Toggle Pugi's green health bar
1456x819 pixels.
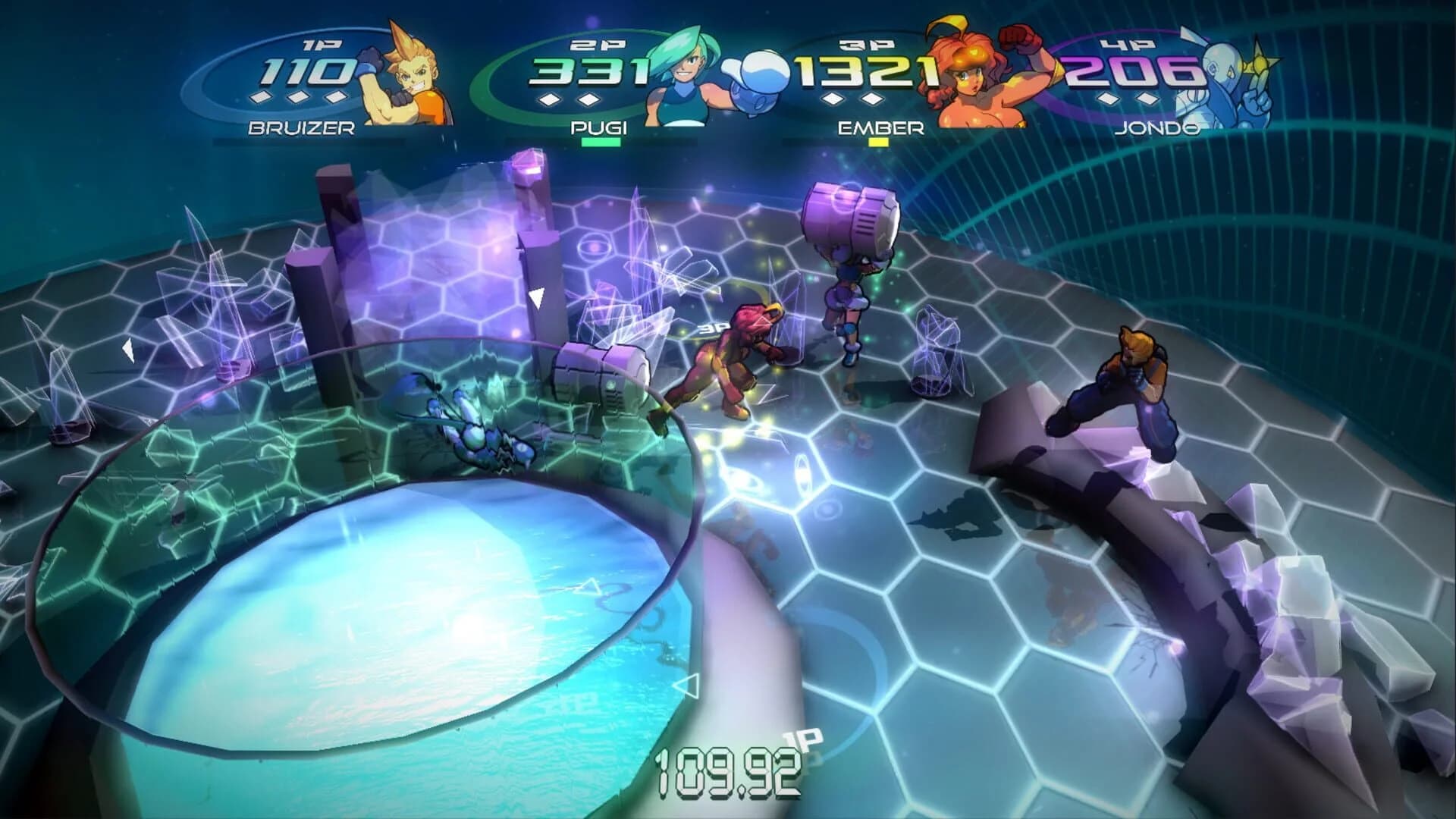point(603,141)
